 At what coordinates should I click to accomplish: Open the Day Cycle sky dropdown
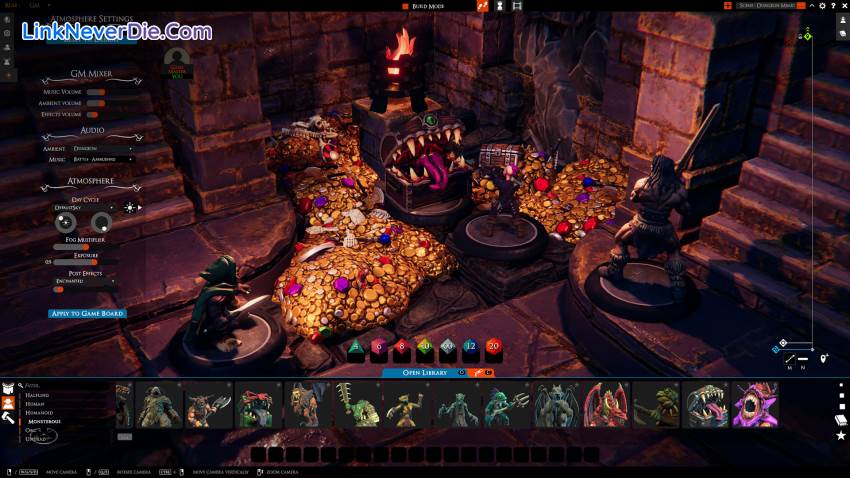point(84,207)
